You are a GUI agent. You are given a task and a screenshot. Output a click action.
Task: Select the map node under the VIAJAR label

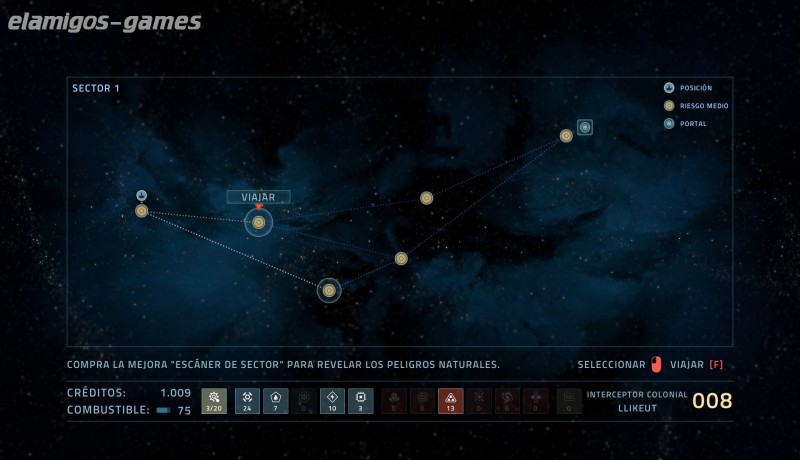(x=258, y=222)
